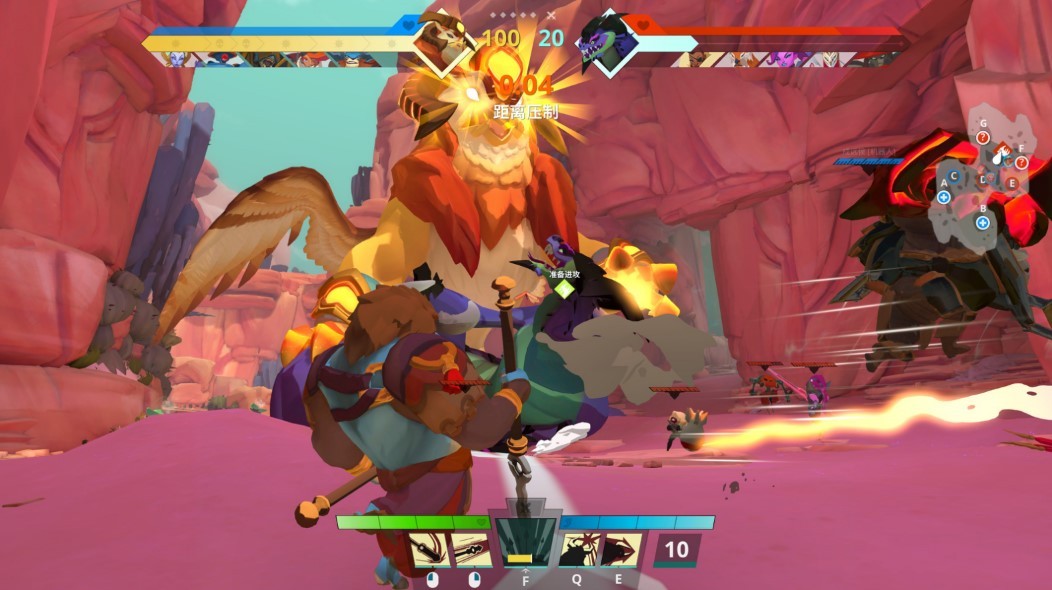Select the sword thrust attack icon
This screenshot has width=1052, height=590.
(471, 551)
